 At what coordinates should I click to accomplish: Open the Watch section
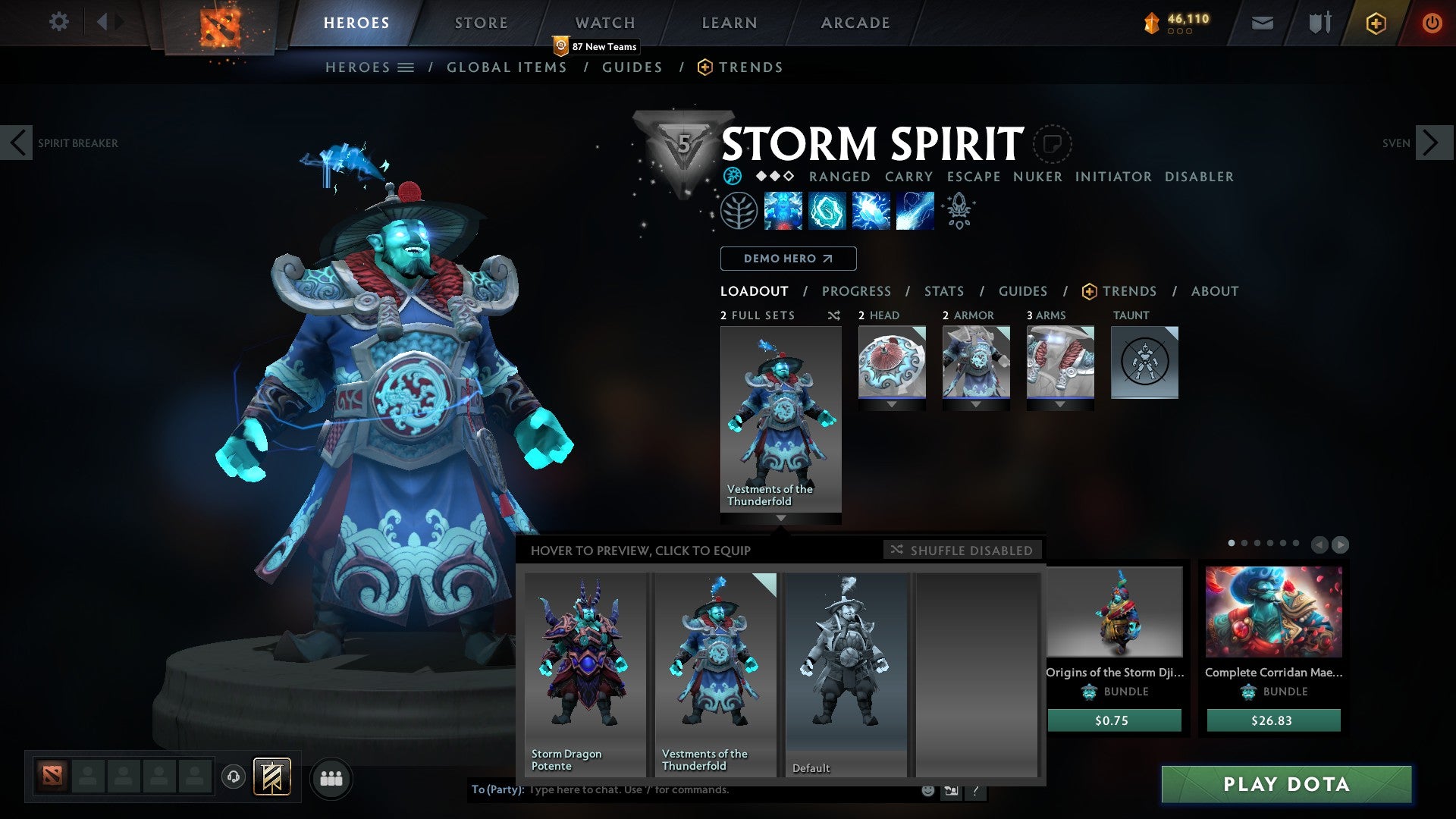click(x=604, y=22)
